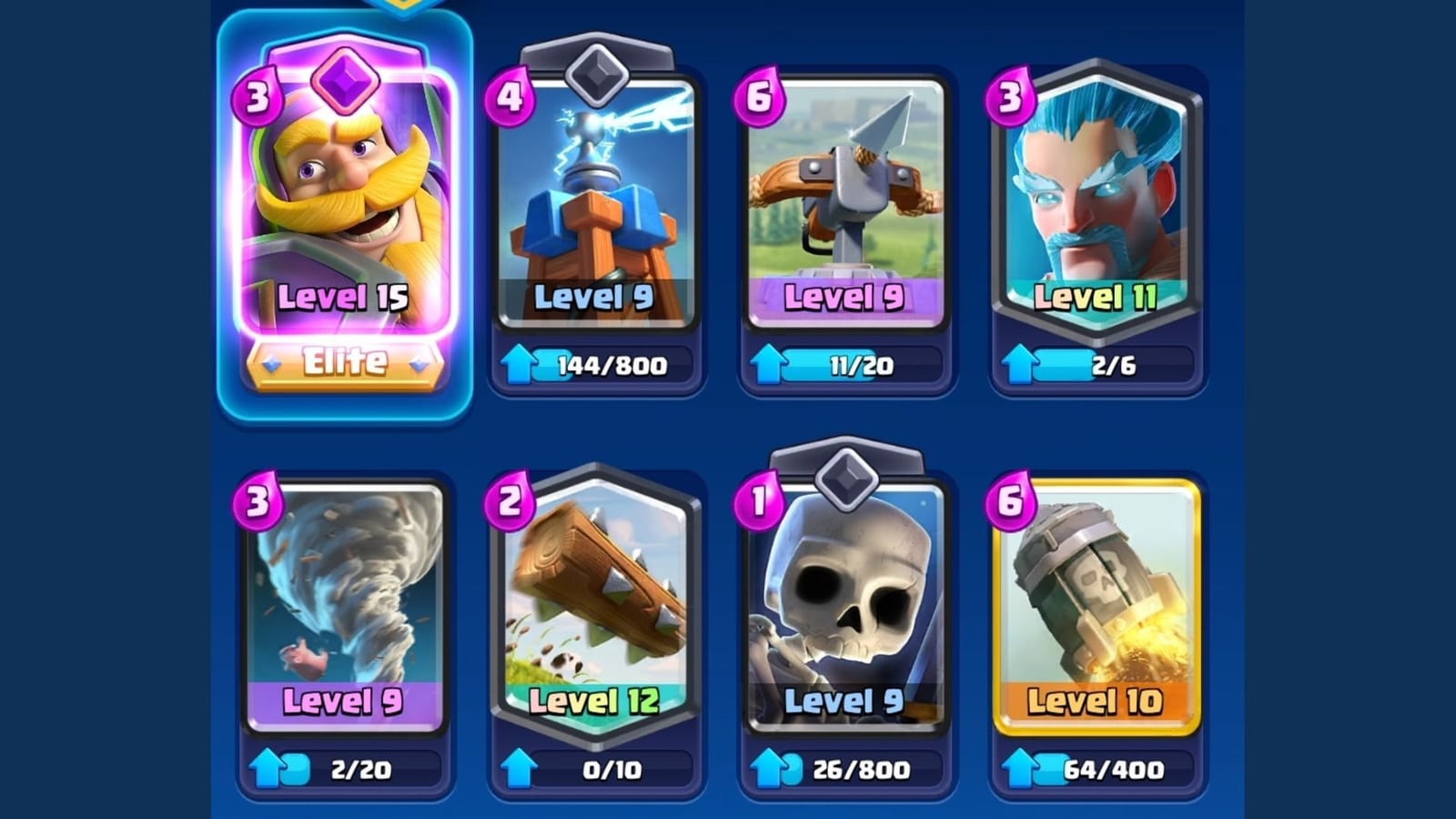Tap the upgrade arrow under Tornado
The height and width of the screenshot is (819, 1456).
[x=267, y=769]
